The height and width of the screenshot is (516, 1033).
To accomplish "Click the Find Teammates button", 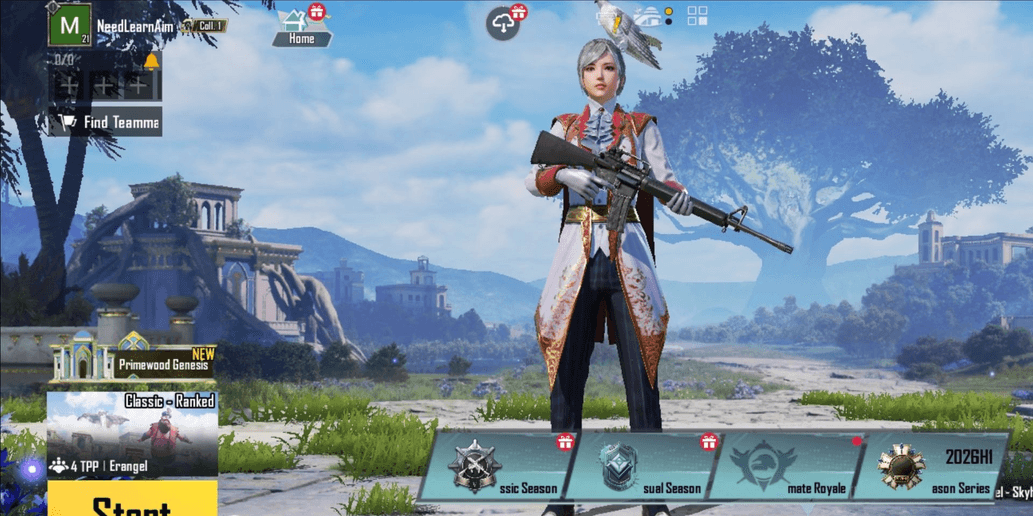I will [x=106, y=122].
